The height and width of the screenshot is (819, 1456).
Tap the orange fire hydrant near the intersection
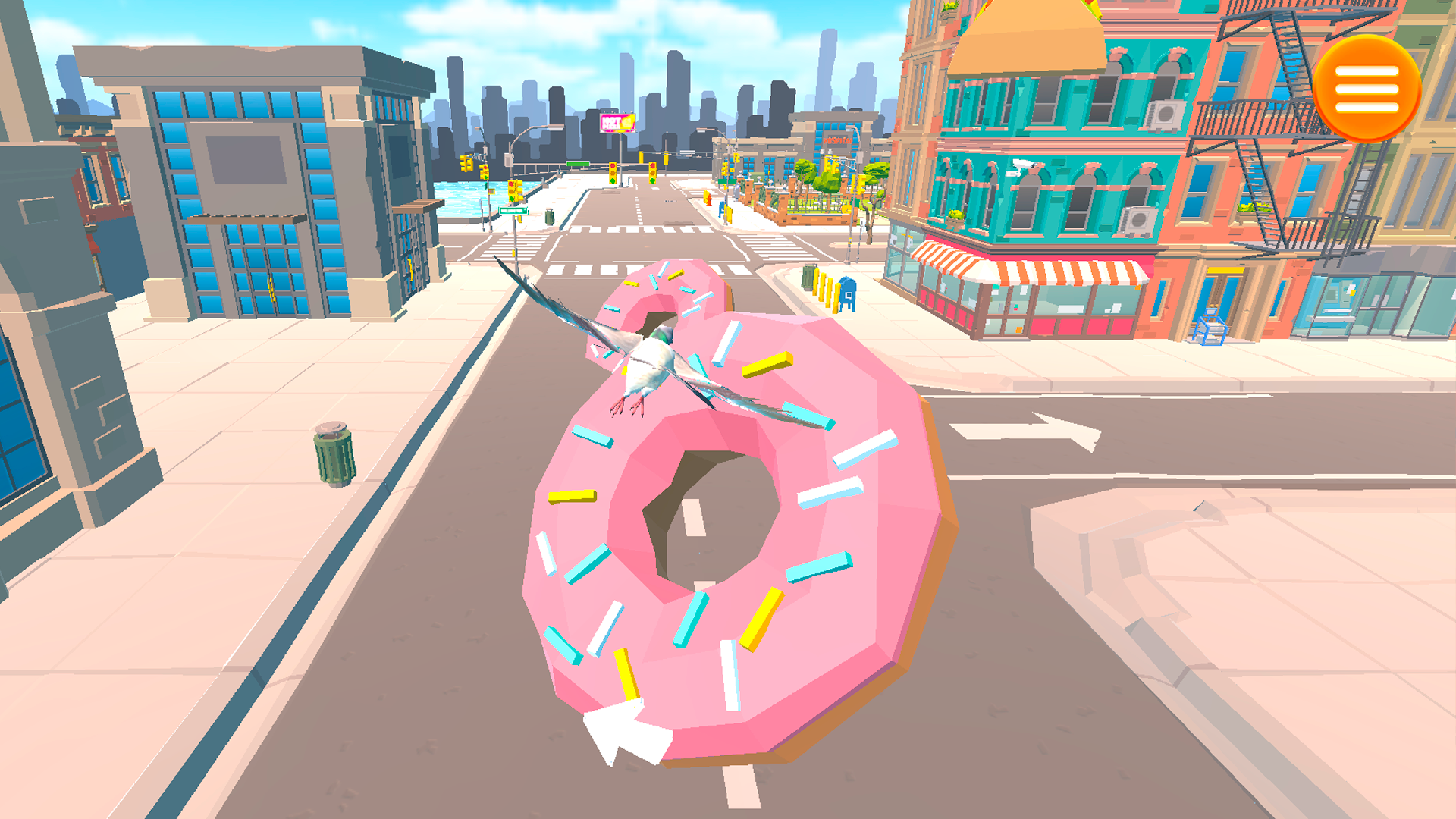(x=708, y=199)
